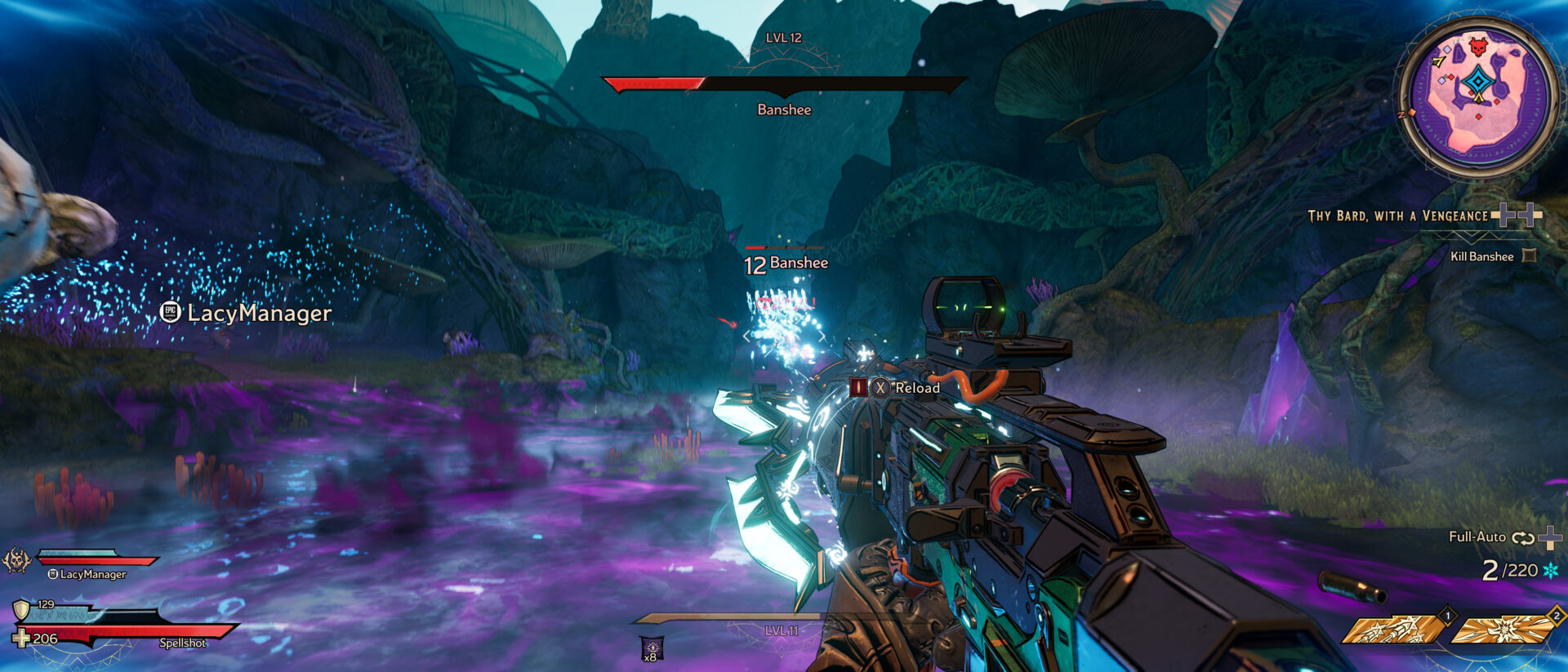The height and width of the screenshot is (672, 1568).
Task: Open the player diamond marker on the minimap
Action: point(1478,80)
